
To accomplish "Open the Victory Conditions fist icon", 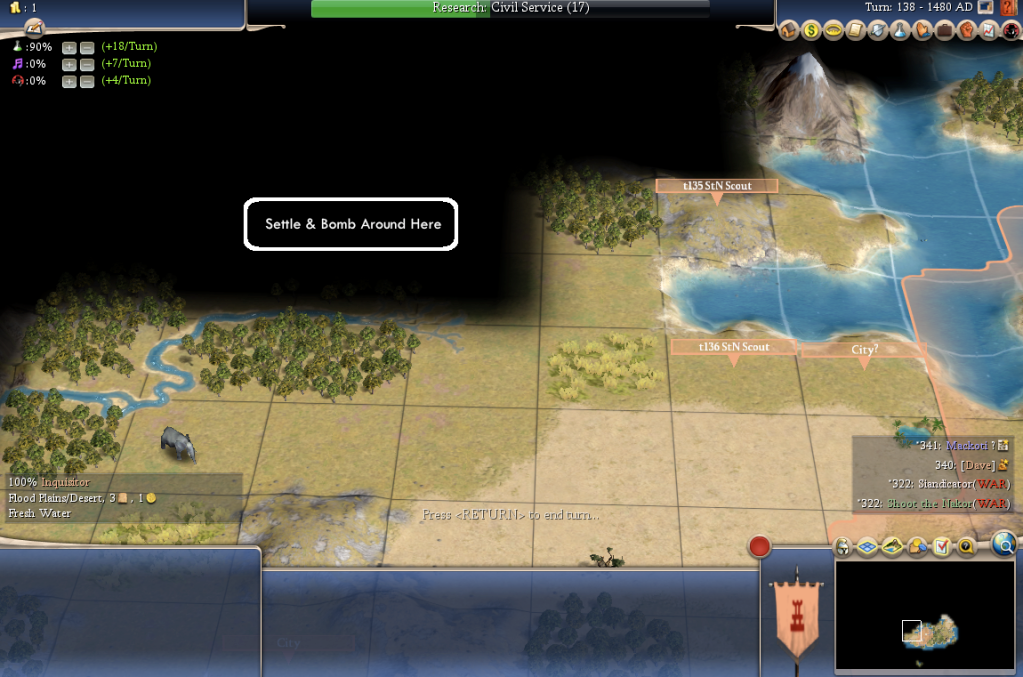I will 965,31.
